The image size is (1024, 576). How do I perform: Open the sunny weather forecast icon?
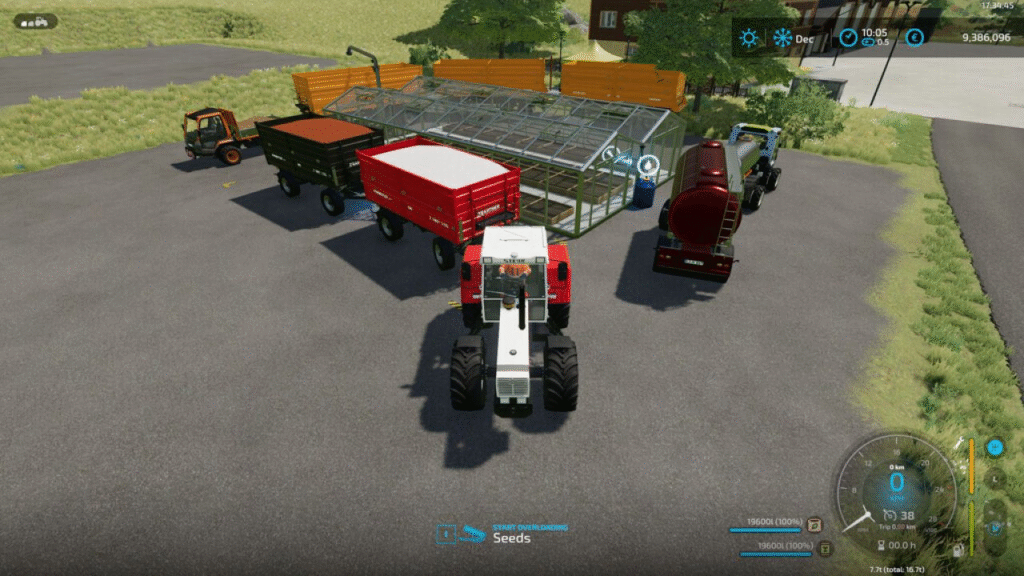coord(748,38)
